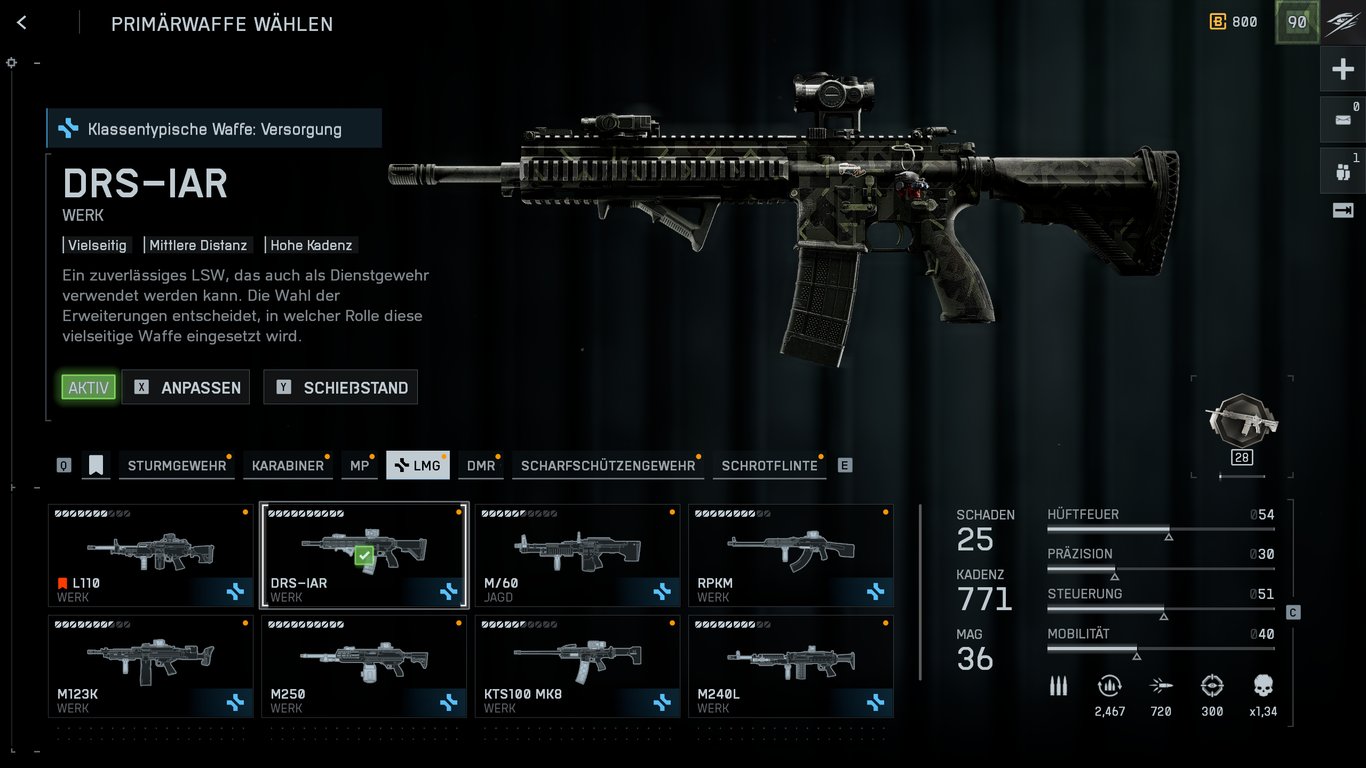The height and width of the screenshot is (768, 1366).
Task: Select the L110 weapon tile
Action: point(151,555)
